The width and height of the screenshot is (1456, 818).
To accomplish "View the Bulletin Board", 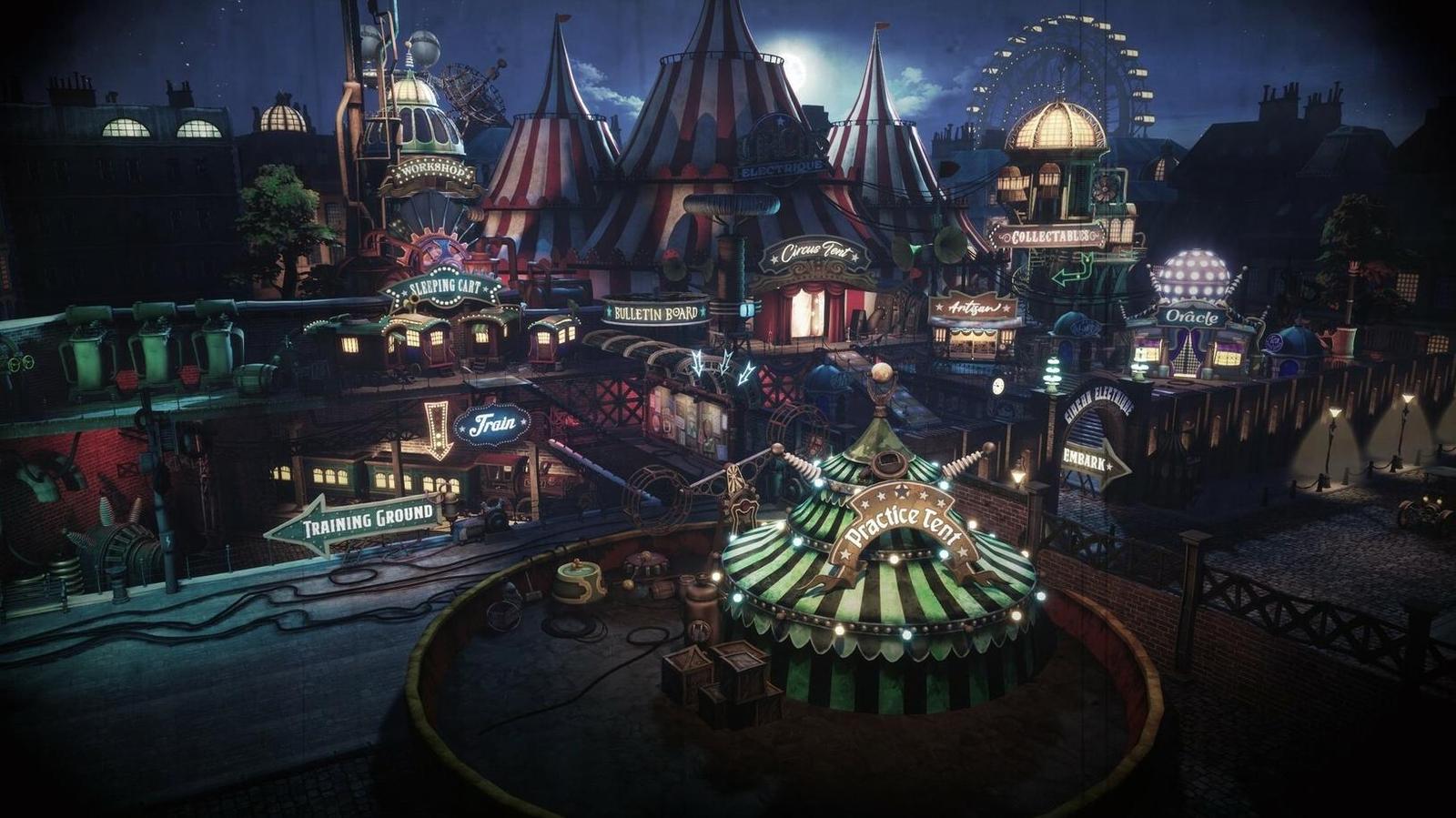I will coord(655,313).
